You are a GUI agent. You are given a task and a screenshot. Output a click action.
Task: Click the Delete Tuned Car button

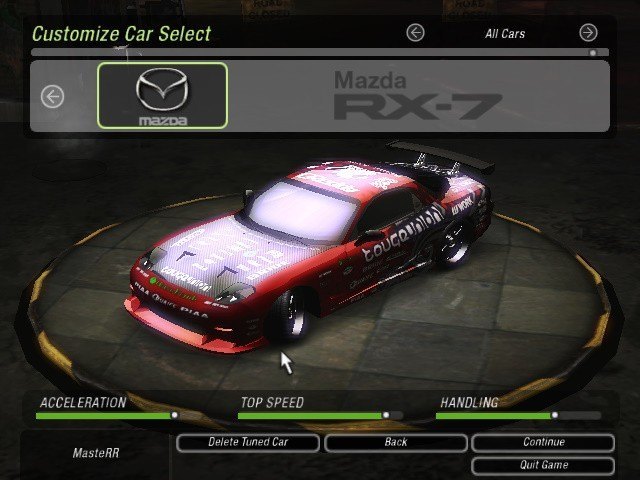(x=248, y=442)
